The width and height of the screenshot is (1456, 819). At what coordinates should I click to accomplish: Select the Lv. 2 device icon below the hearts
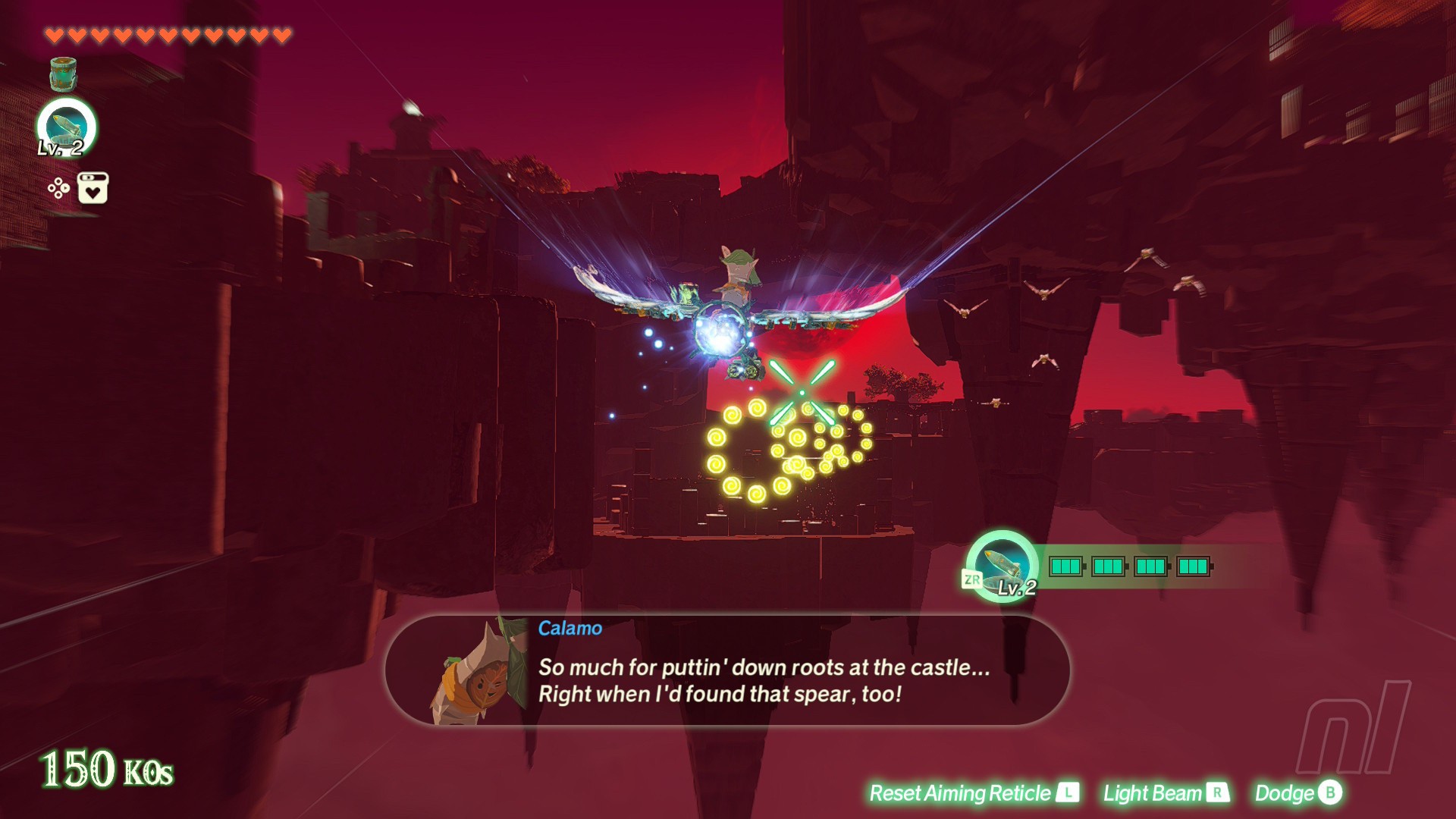(66, 127)
